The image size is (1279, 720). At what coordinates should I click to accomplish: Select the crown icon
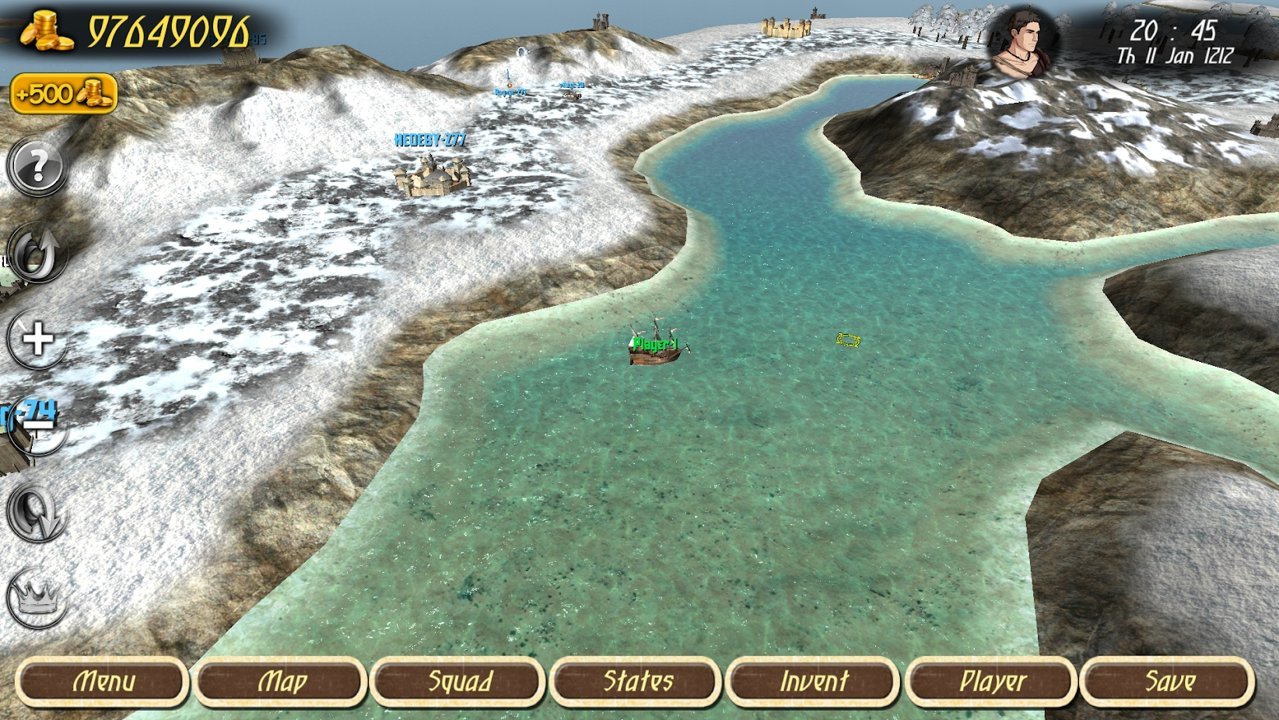38,598
